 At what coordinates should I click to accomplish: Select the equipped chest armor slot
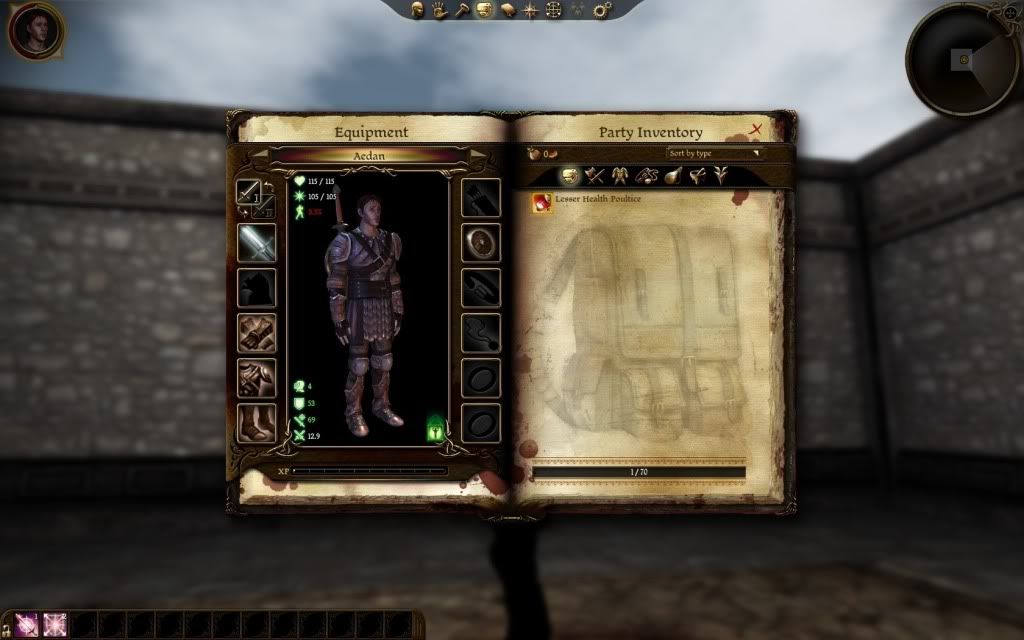[256, 378]
